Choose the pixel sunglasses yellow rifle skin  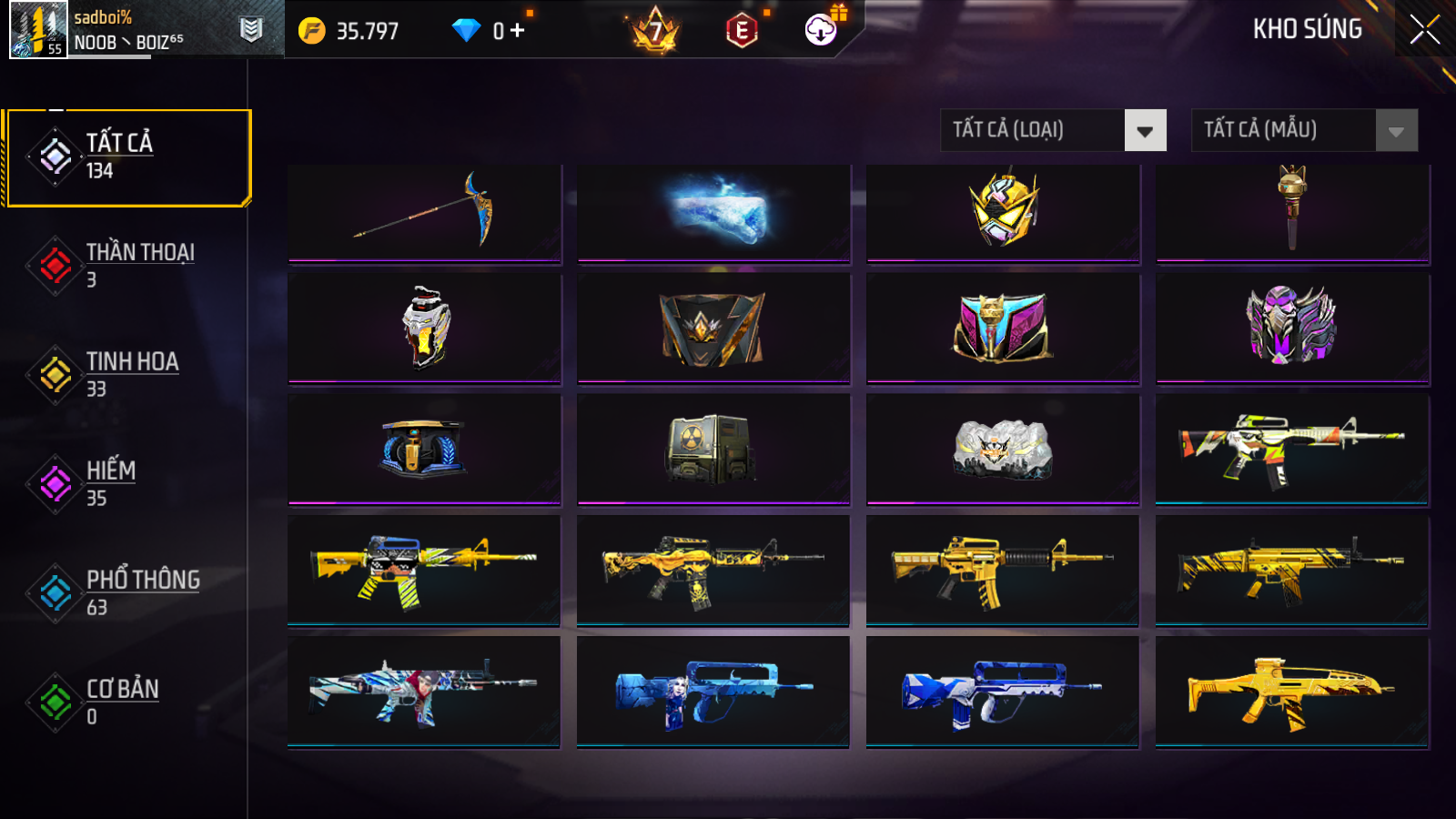click(424, 570)
